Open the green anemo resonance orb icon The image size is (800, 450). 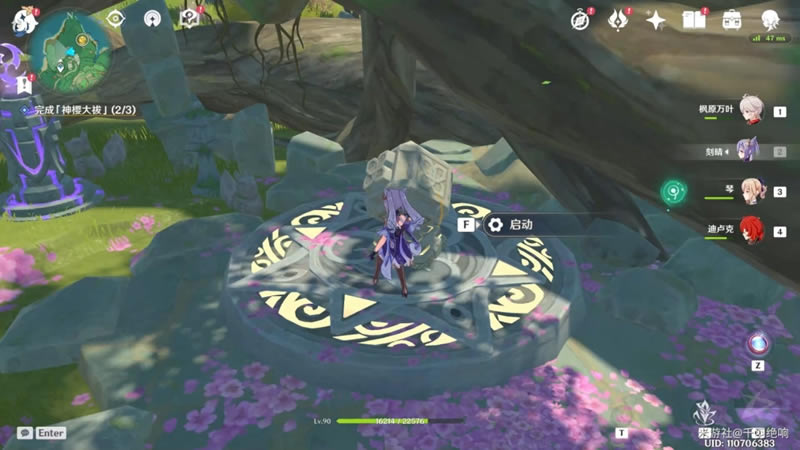pyautogui.click(x=672, y=190)
